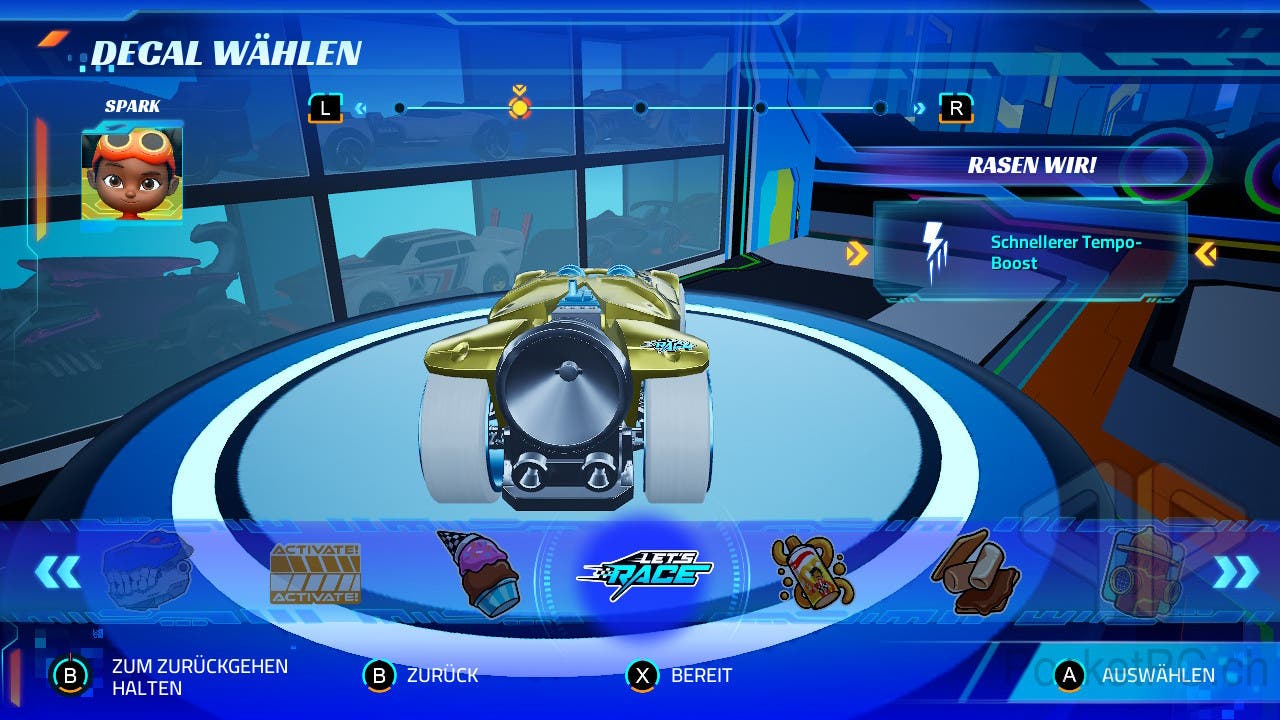Choose the chocolate marshmallow decal

(975, 573)
